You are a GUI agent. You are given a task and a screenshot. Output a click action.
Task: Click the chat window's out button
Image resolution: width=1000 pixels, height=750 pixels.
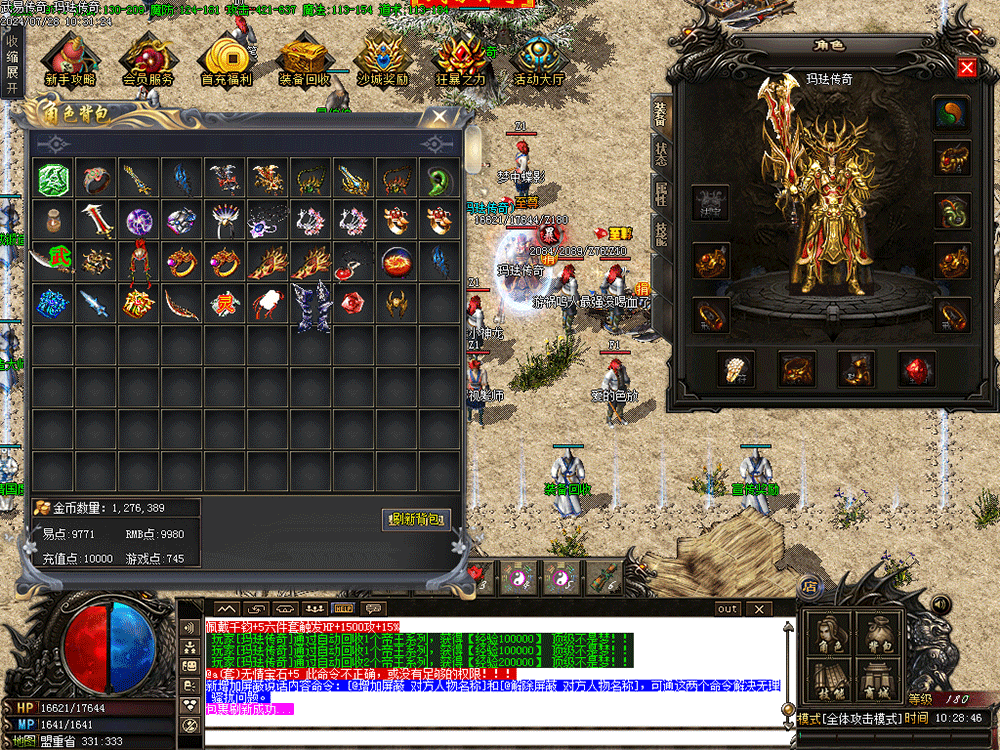click(727, 609)
